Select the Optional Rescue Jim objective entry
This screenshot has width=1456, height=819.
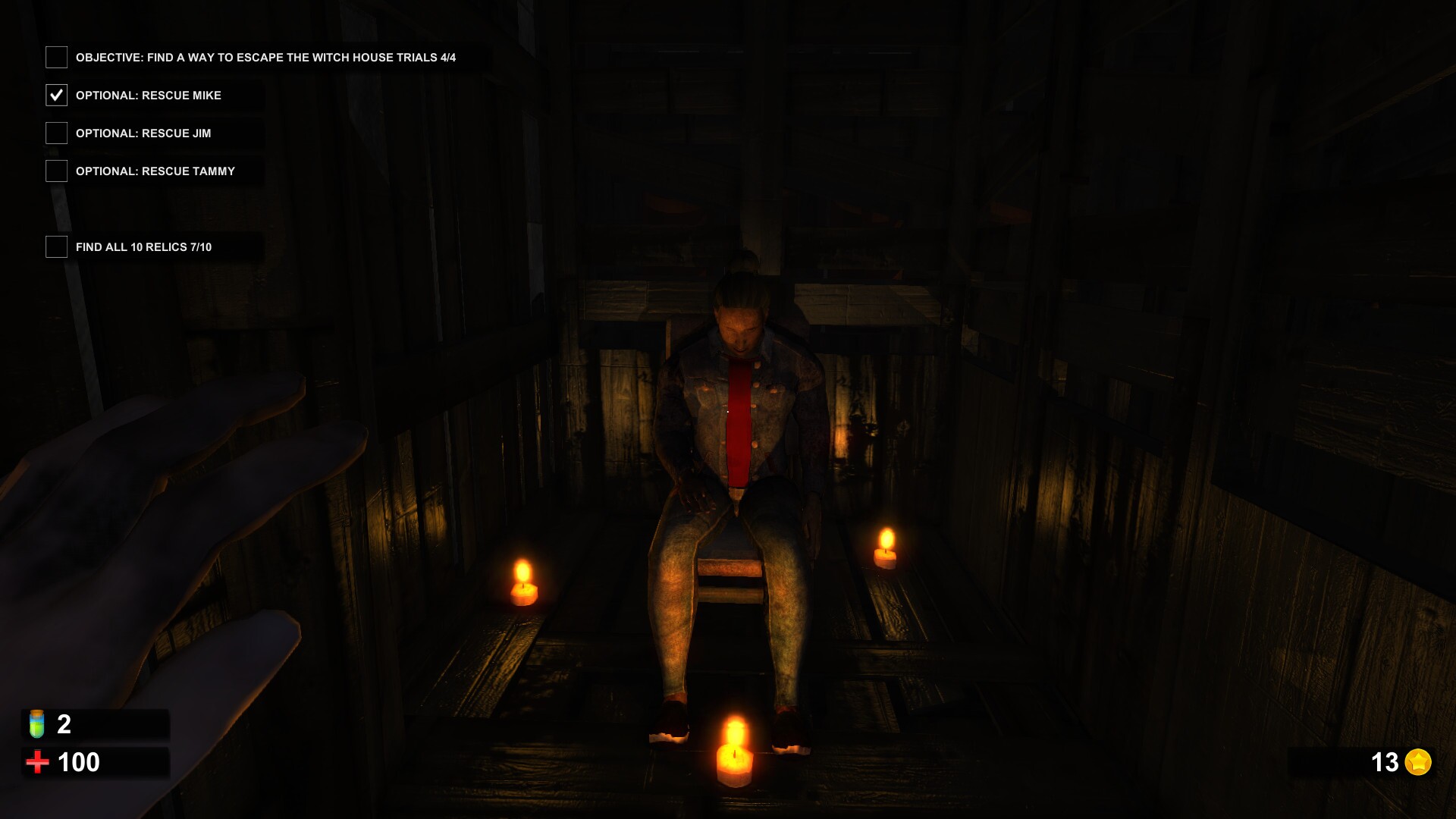pos(143,133)
